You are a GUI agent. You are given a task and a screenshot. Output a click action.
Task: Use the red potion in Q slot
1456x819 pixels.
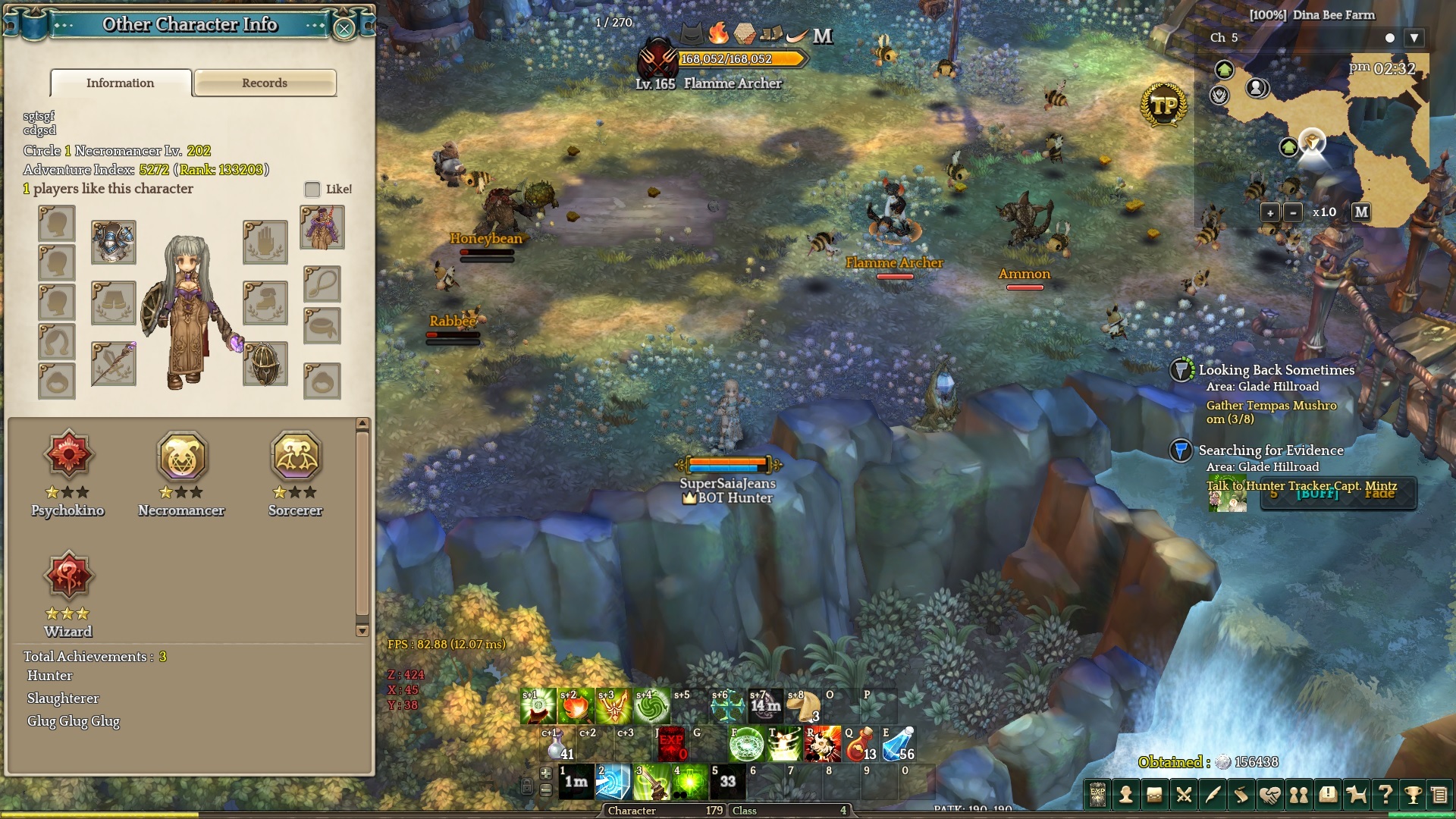(860, 745)
